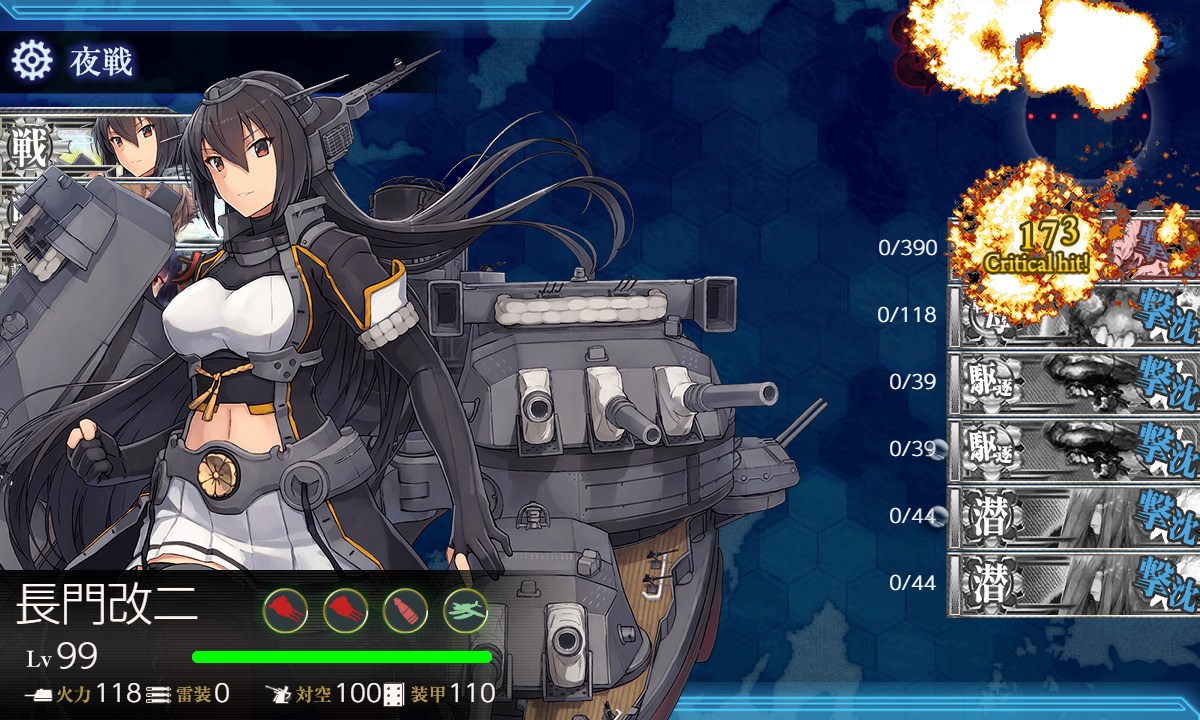Select the green seaplane equipment icon
The width and height of the screenshot is (1200, 720).
(x=465, y=609)
